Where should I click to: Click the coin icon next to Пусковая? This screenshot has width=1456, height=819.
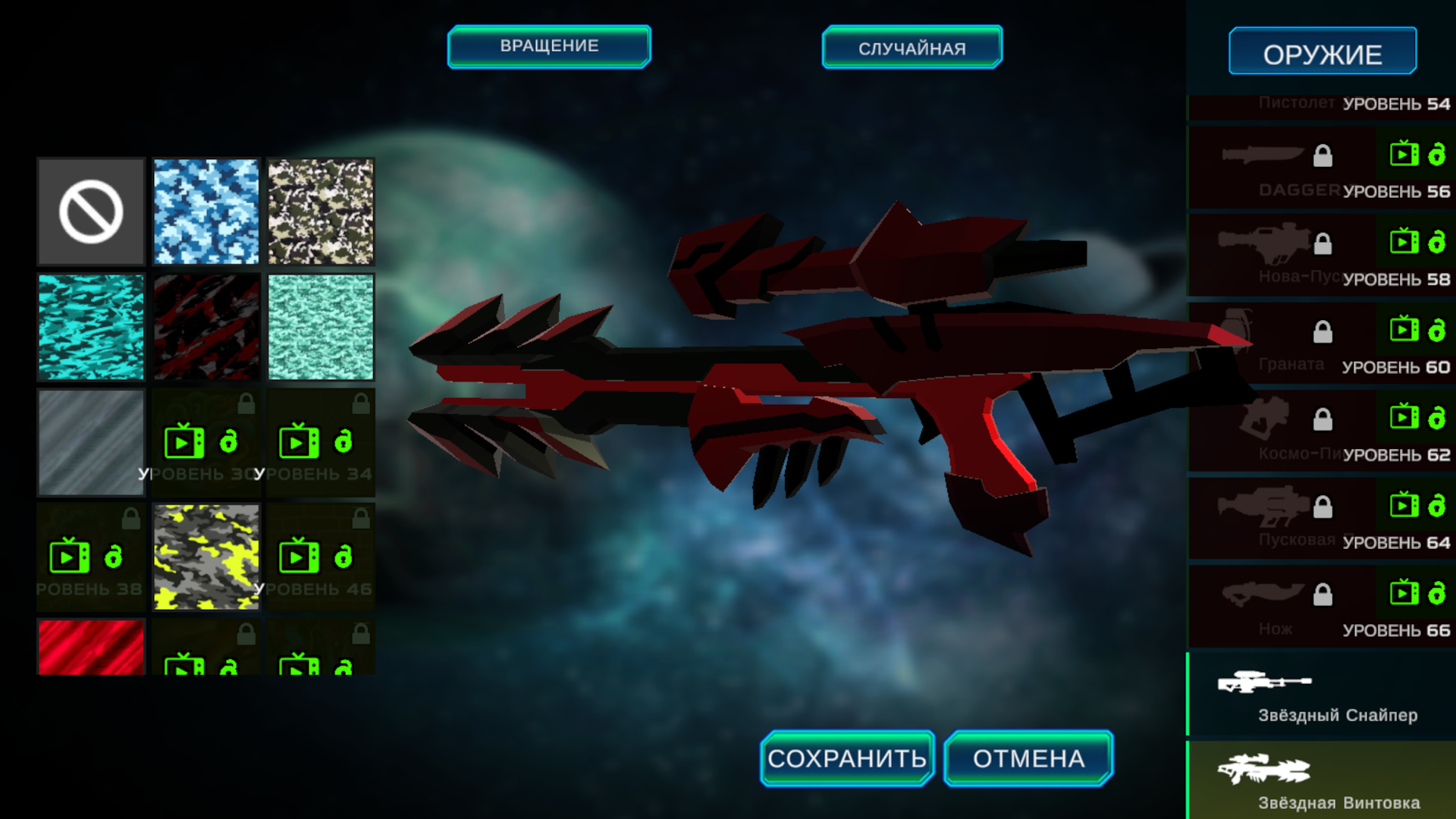[1437, 507]
